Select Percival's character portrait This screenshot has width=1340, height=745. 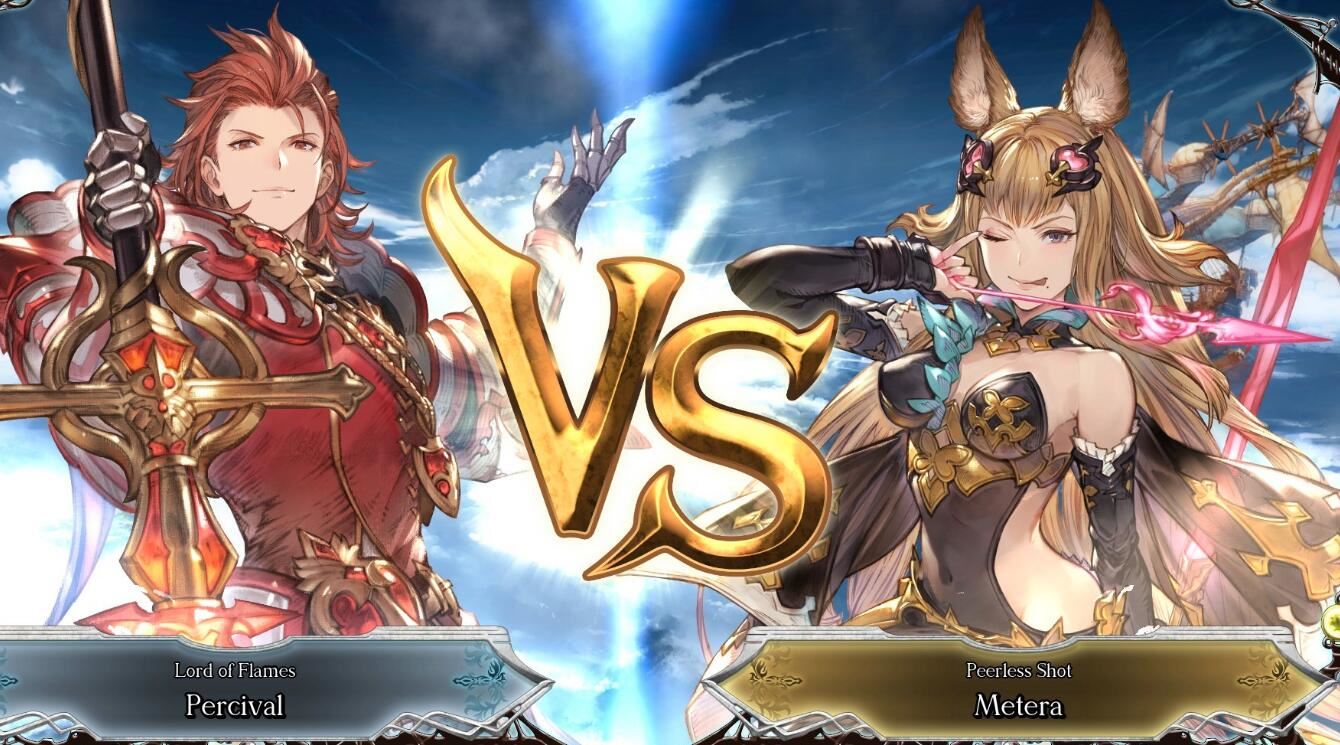coord(250,300)
